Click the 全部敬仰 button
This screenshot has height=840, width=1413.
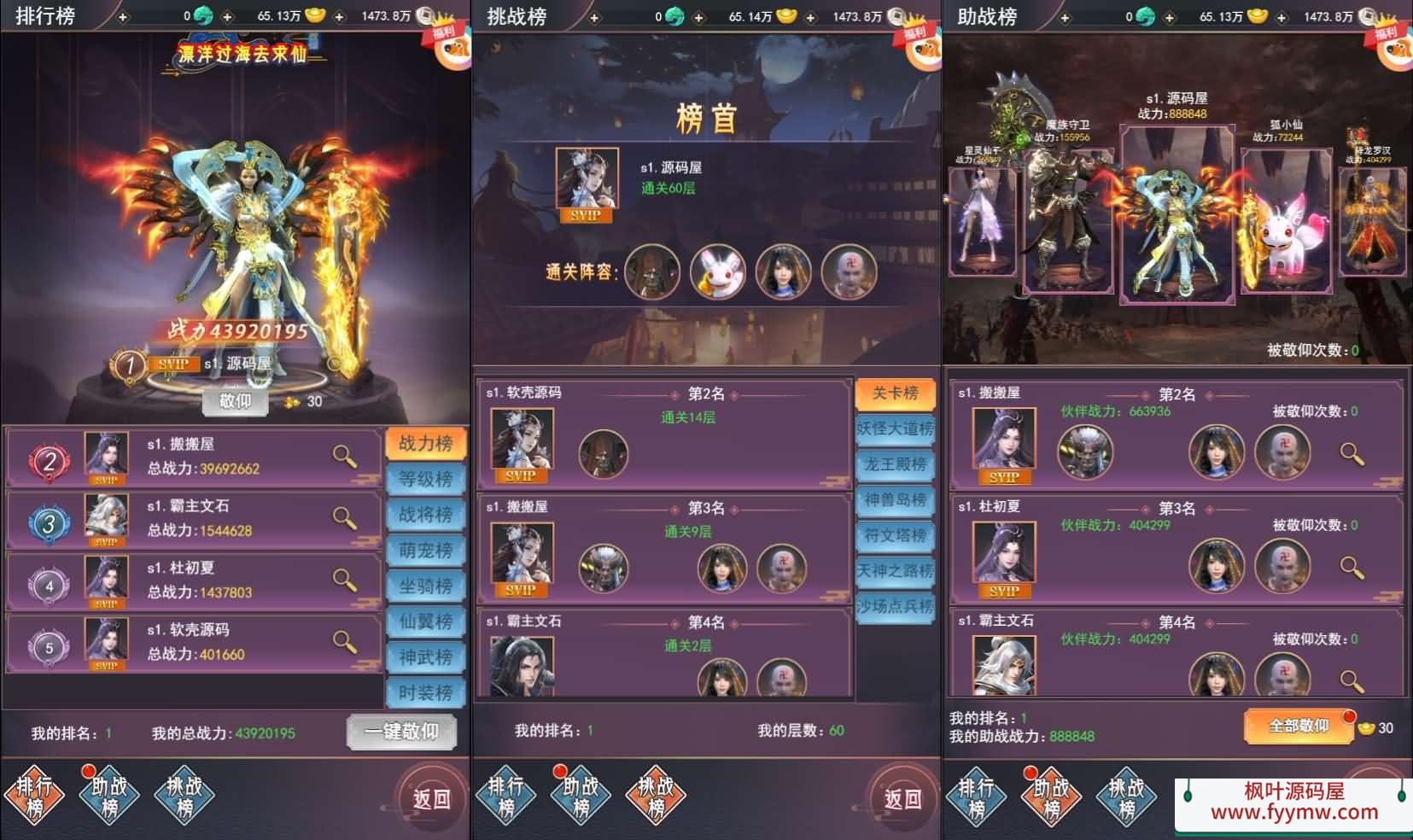(x=1298, y=726)
